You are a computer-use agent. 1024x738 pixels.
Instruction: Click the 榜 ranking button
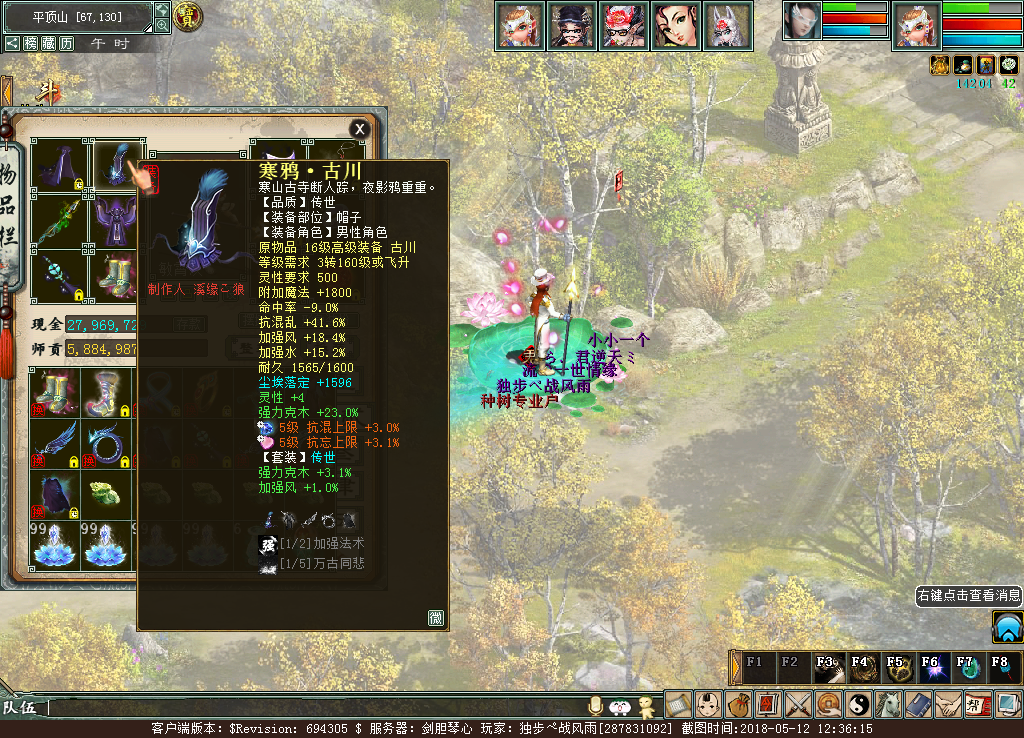point(31,43)
